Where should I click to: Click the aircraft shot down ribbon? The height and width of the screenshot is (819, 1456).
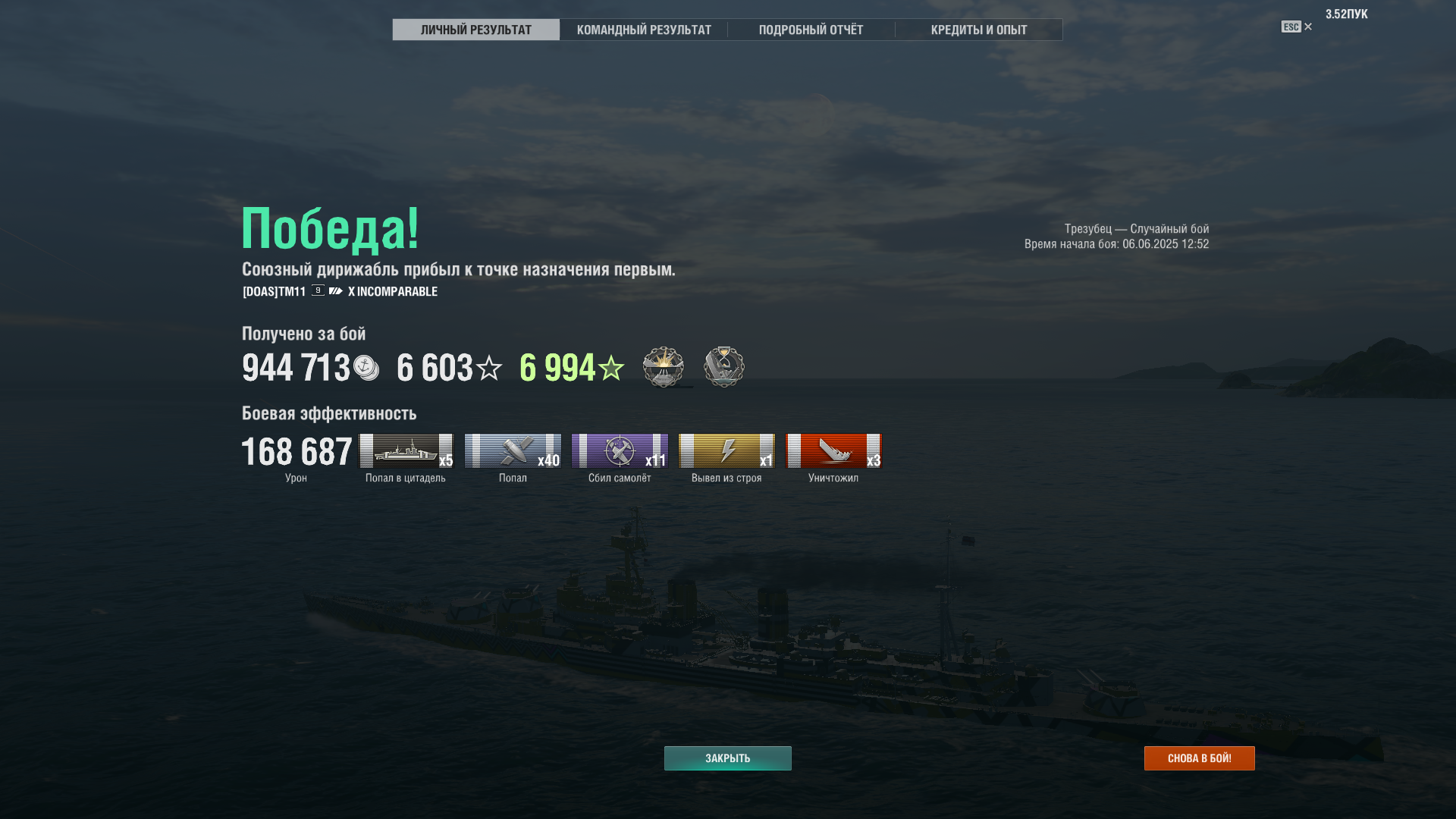(x=620, y=451)
